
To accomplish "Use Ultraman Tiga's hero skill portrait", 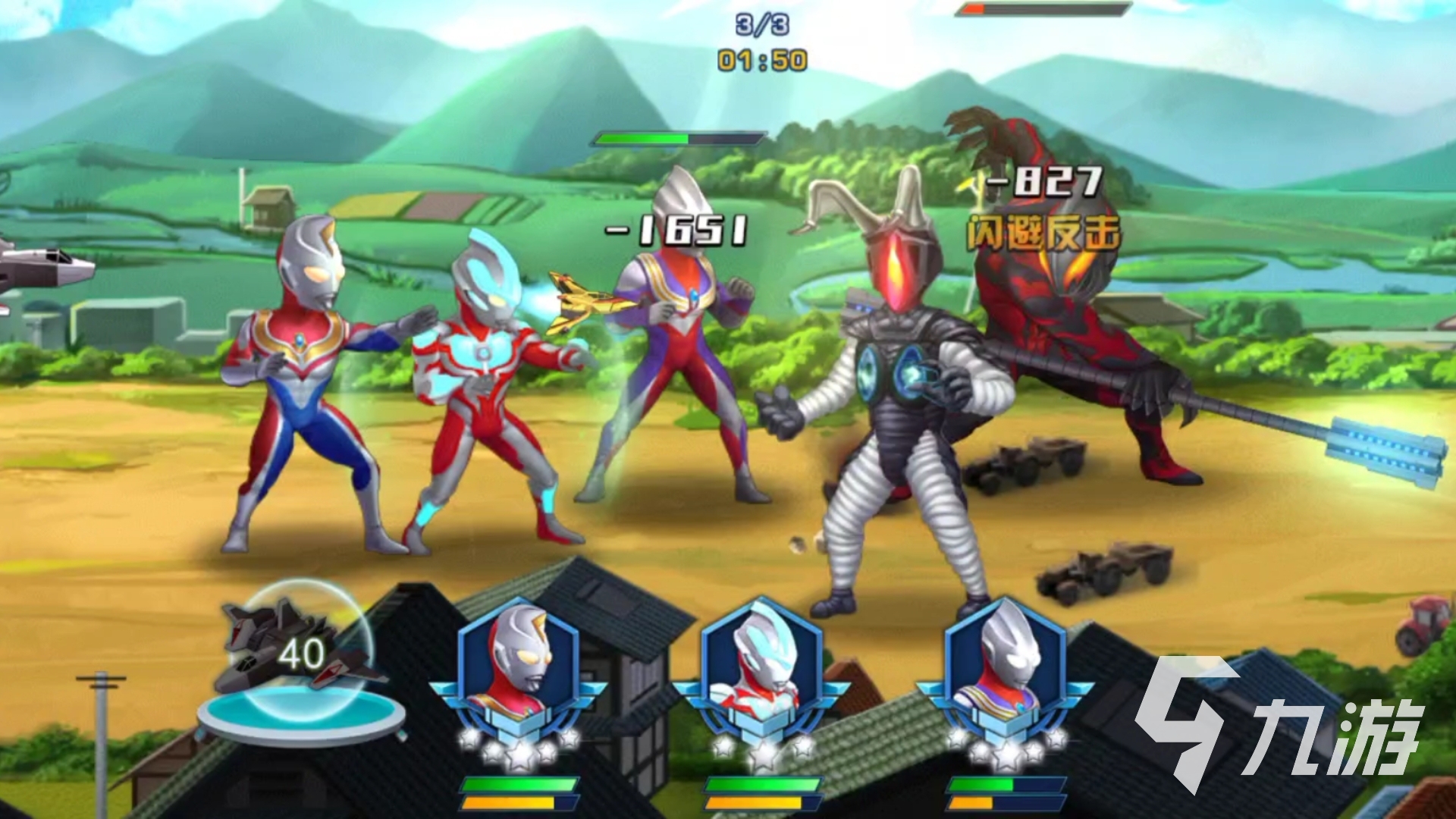I will coord(1005,667).
